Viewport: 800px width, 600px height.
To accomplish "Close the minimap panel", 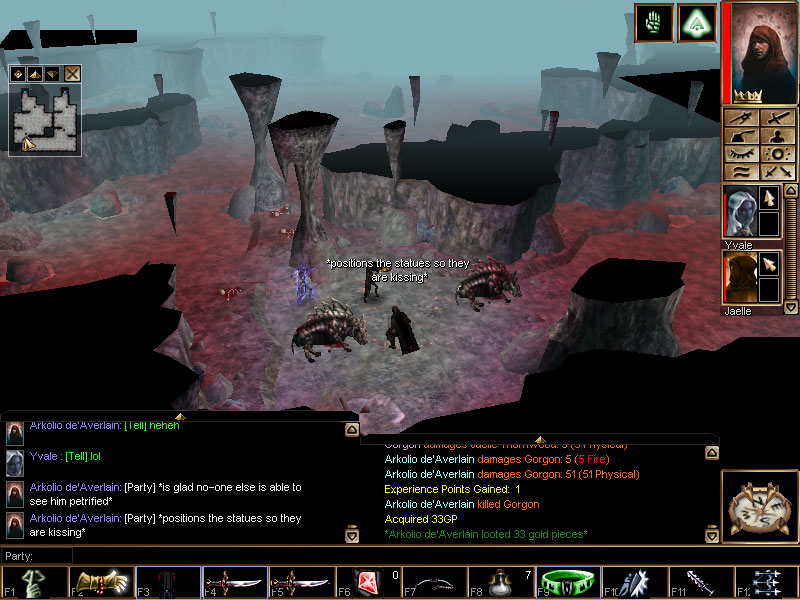I will 73,73.
